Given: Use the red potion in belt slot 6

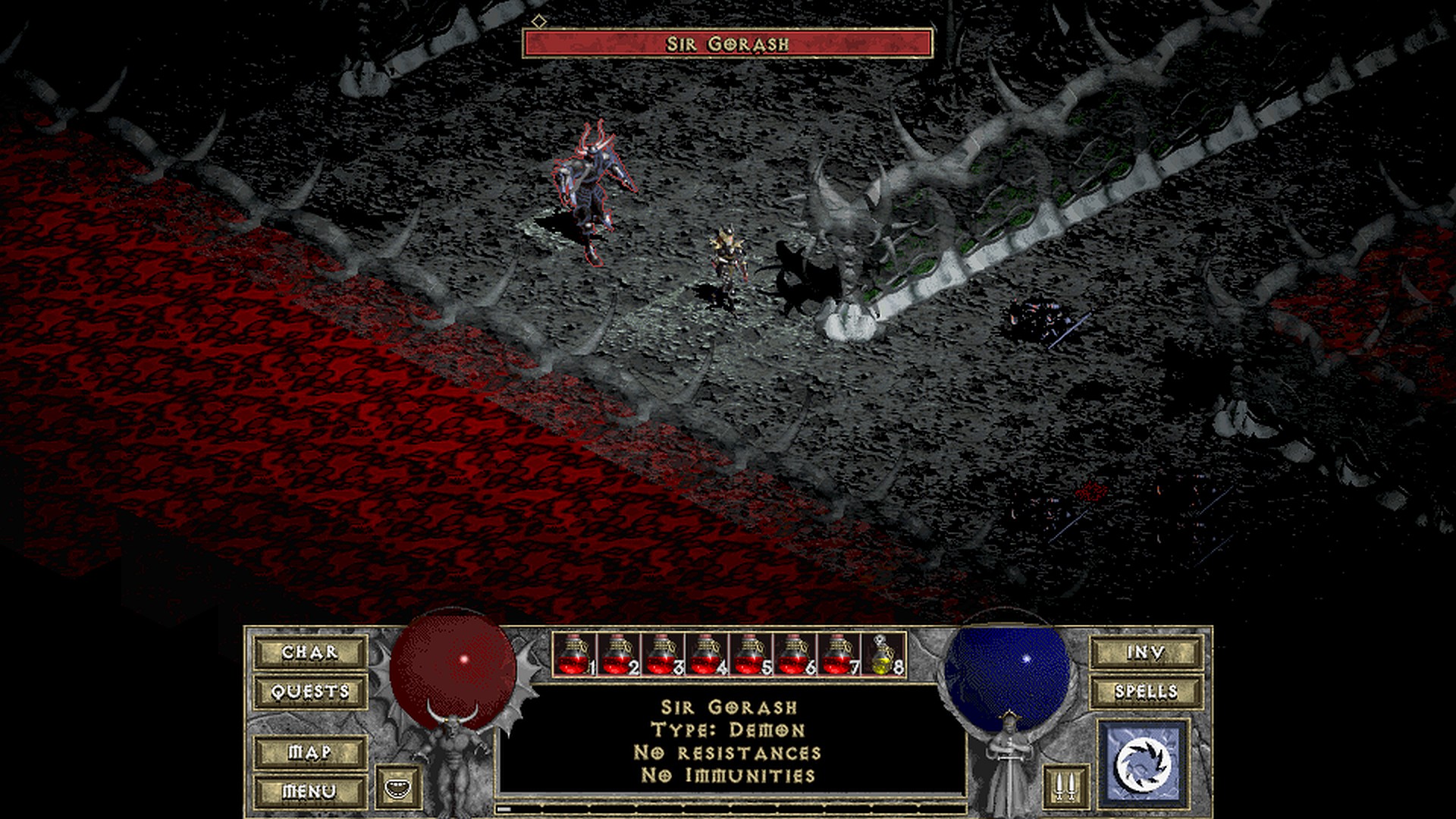Looking at the screenshot, I should click(x=794, y=654).
